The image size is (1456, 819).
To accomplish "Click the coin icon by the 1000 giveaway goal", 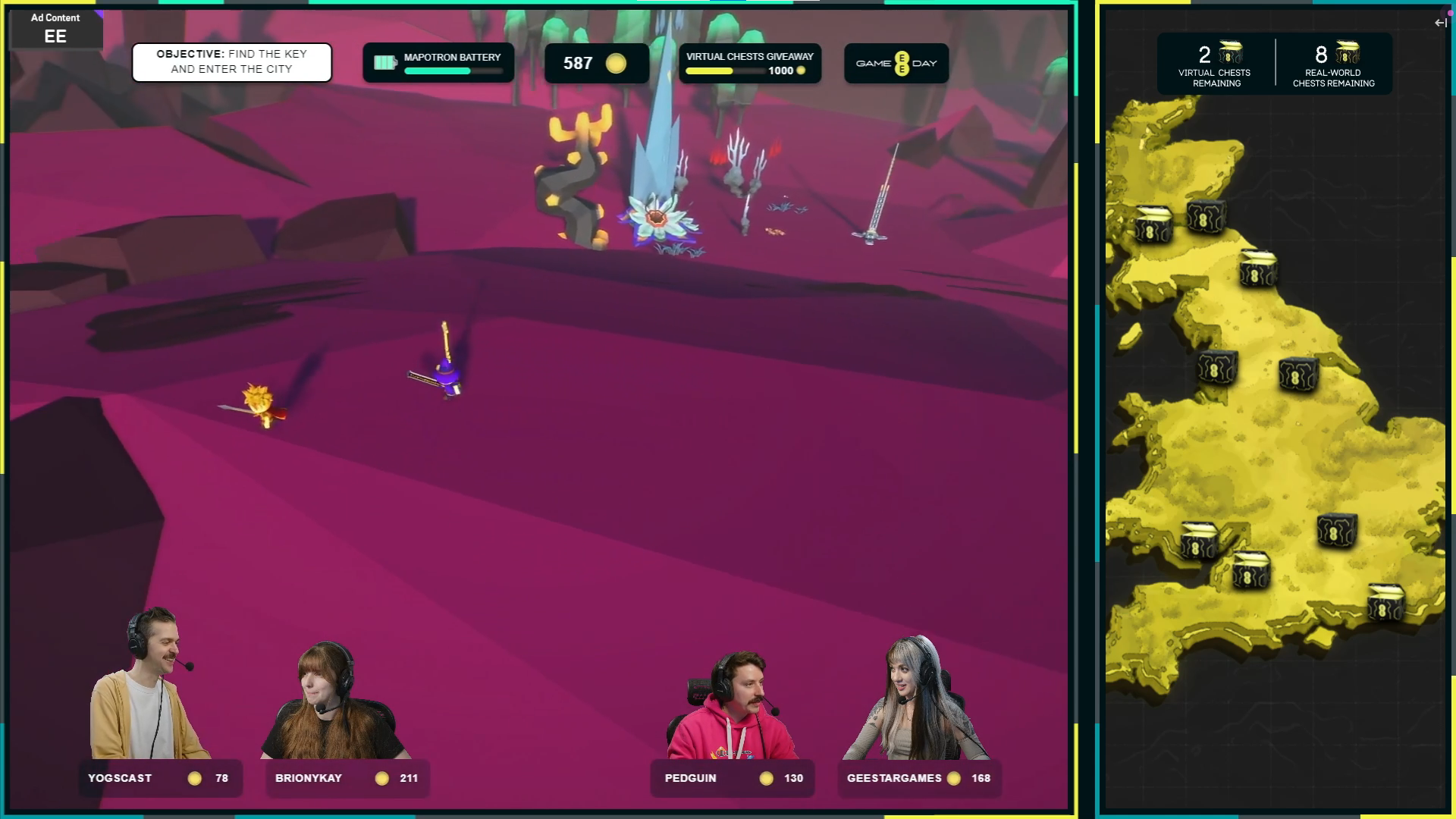I will click(x=802, y=70).
